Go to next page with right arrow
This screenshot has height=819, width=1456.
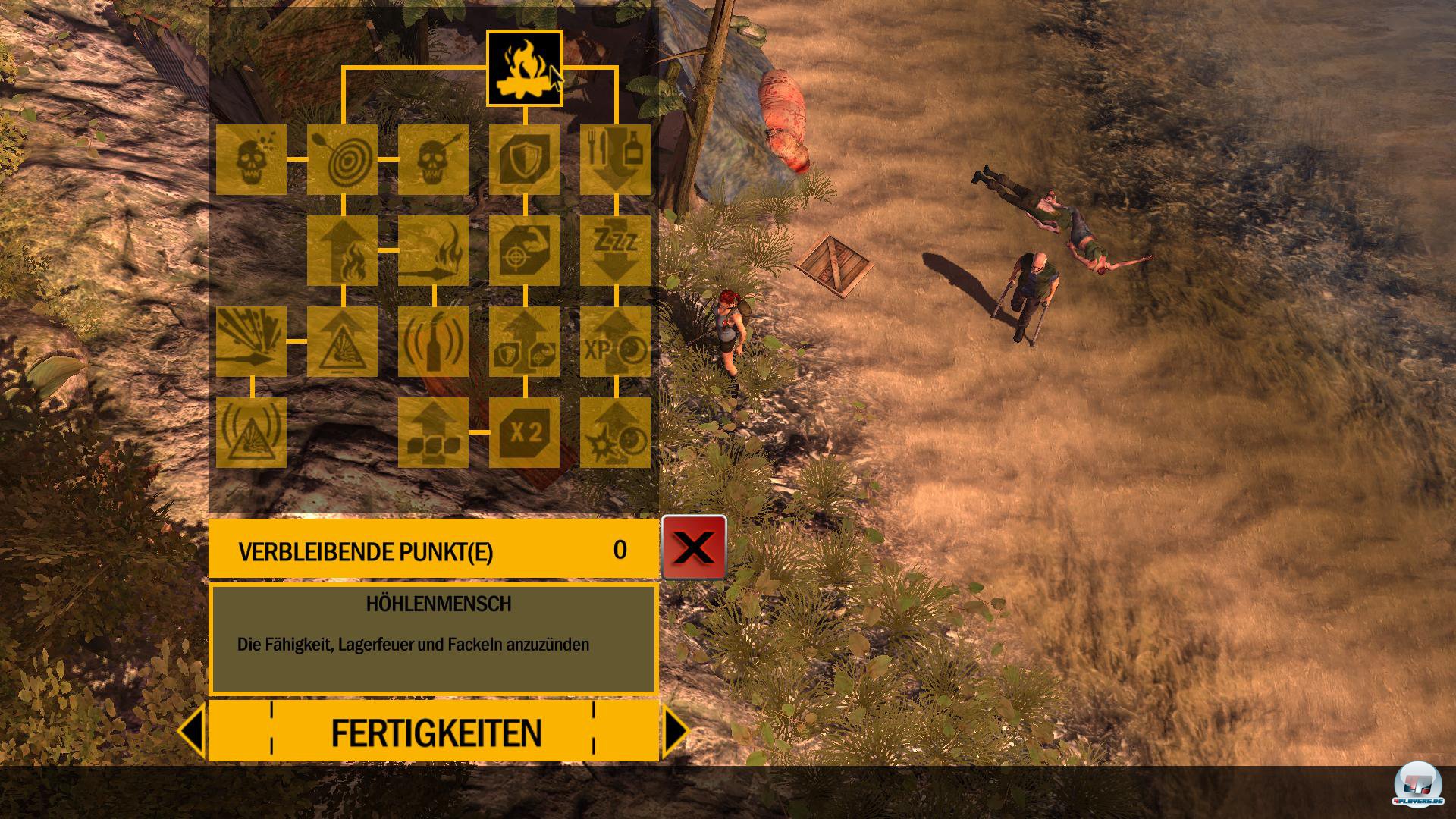click(x=676, y=731)
